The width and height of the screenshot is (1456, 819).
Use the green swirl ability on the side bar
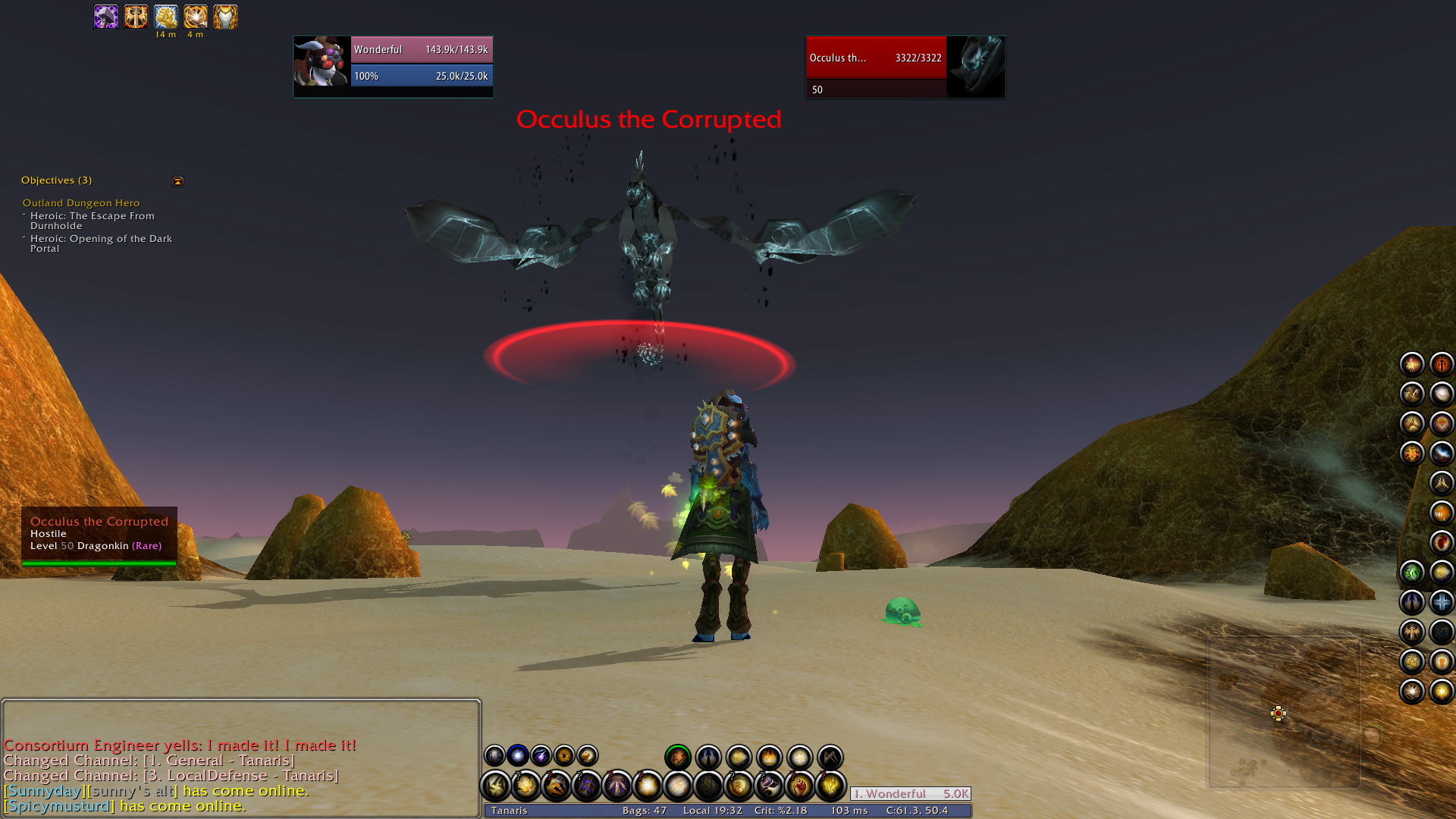(1411, 573)
